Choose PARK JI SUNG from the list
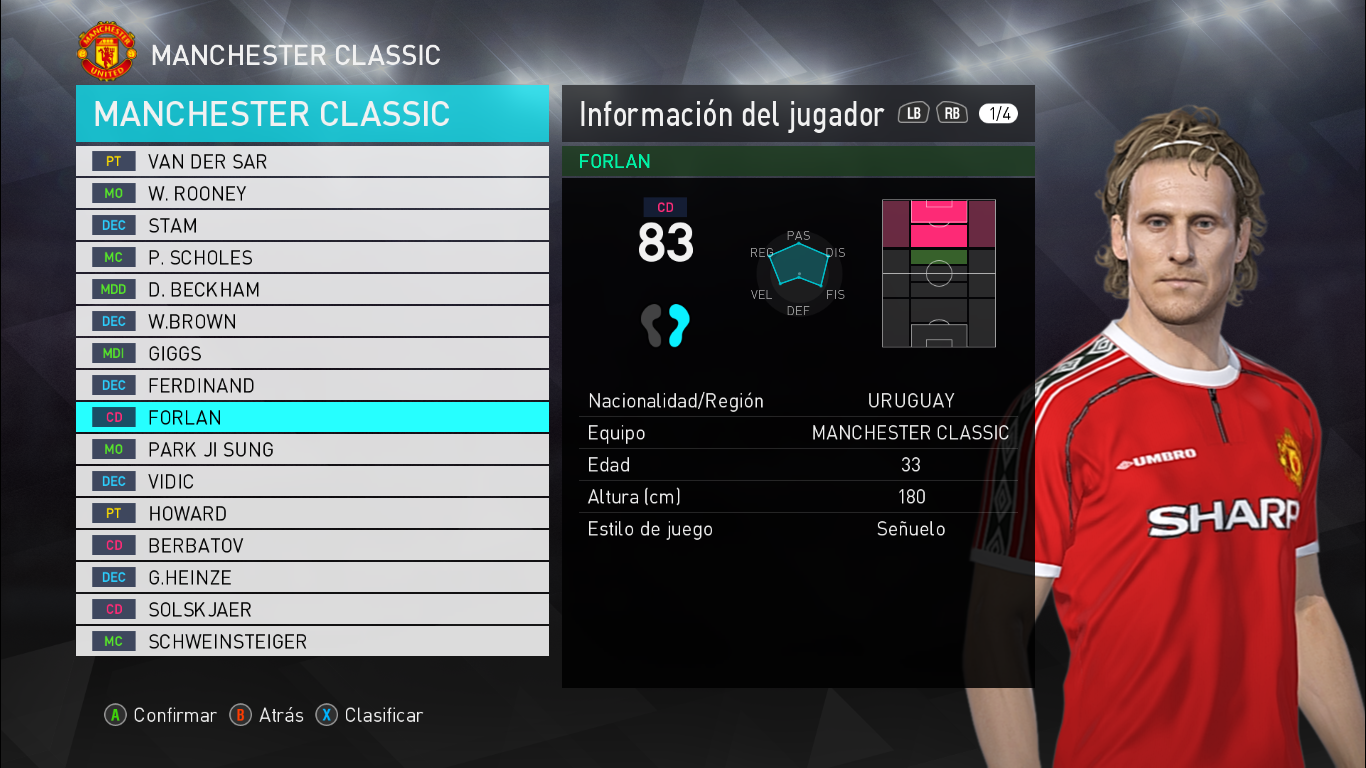 click(312, 449)
